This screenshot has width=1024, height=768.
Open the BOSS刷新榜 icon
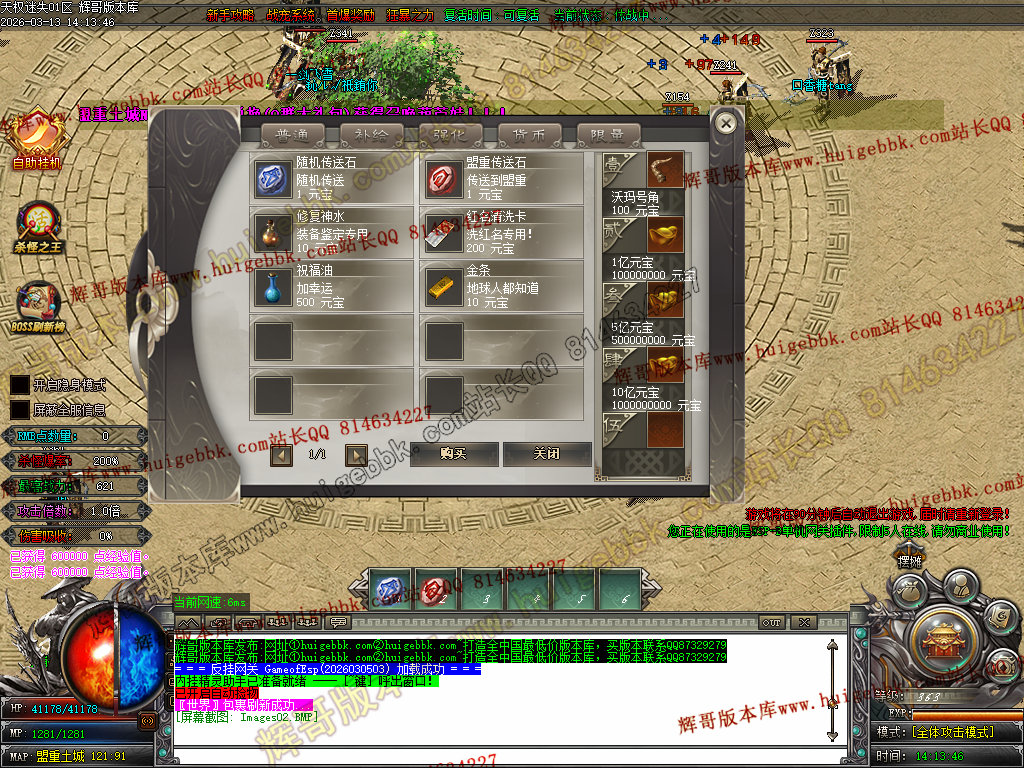[x=37, y=305]
